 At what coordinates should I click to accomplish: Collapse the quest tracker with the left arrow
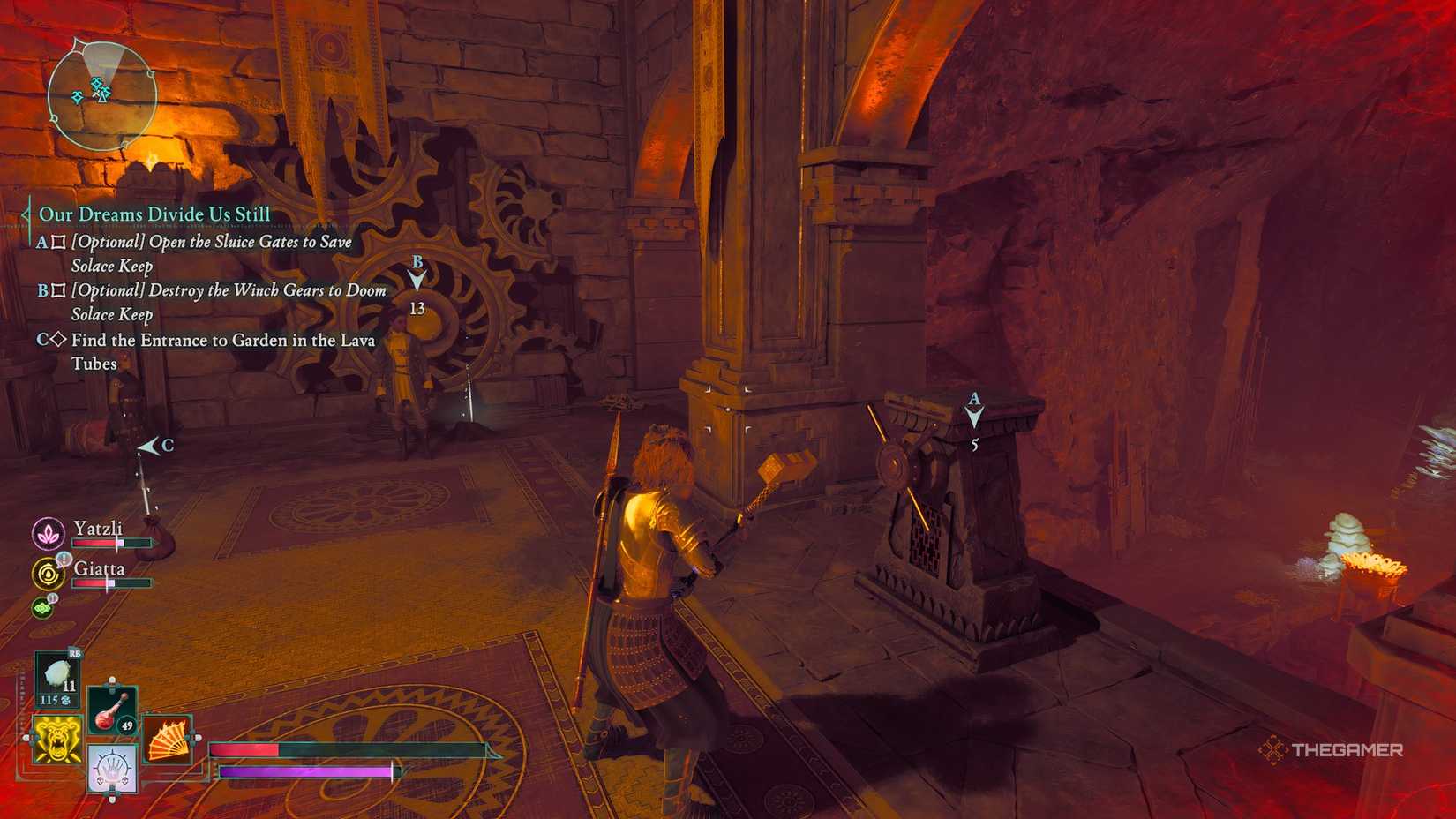[24, 212]
